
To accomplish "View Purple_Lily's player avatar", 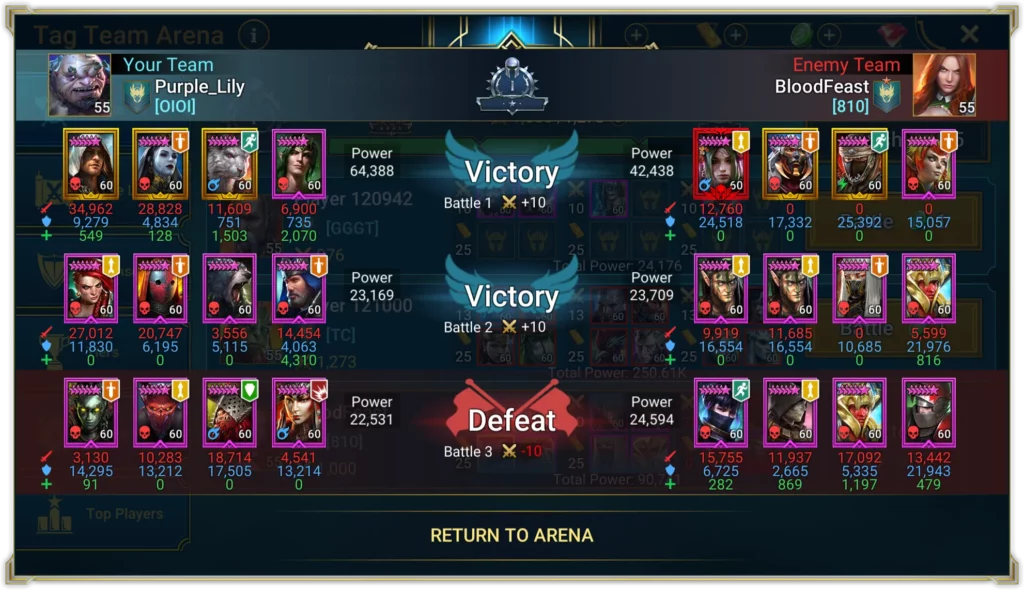I will [79, 85].
